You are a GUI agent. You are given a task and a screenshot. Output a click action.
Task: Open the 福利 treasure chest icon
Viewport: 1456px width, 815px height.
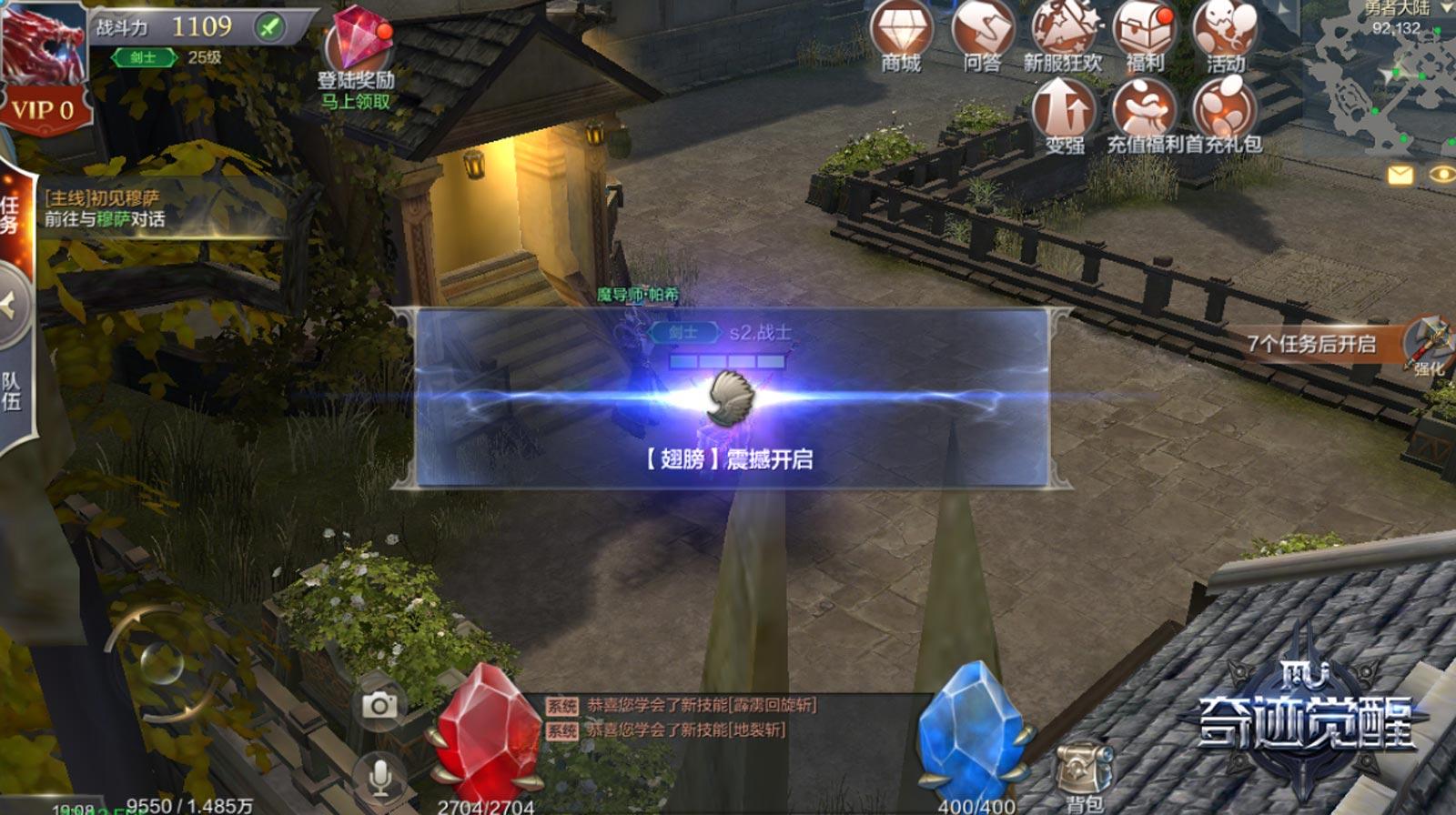click(1145, 35)
